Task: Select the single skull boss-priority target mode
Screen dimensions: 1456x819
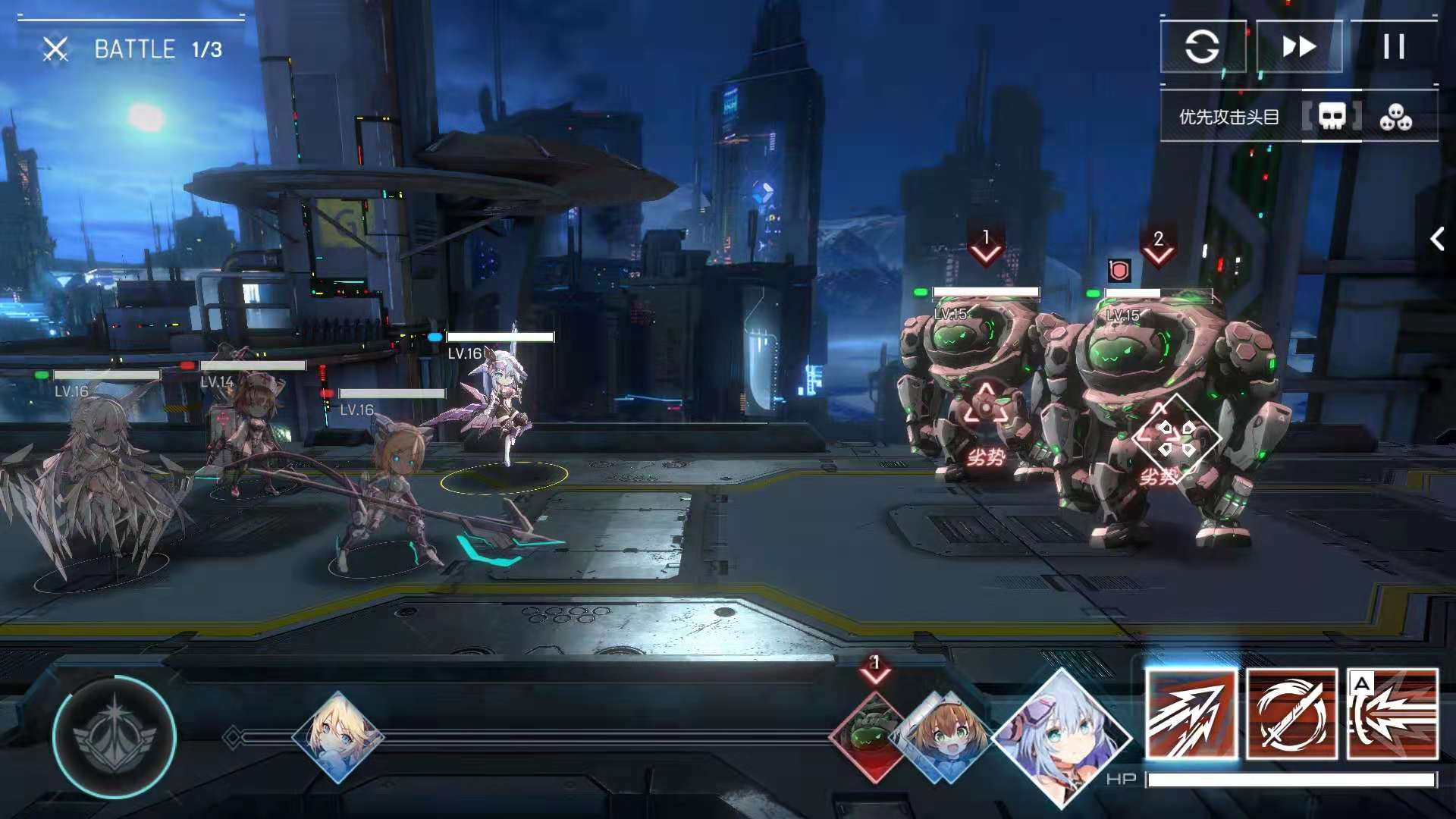Action: click(1332, 117)
